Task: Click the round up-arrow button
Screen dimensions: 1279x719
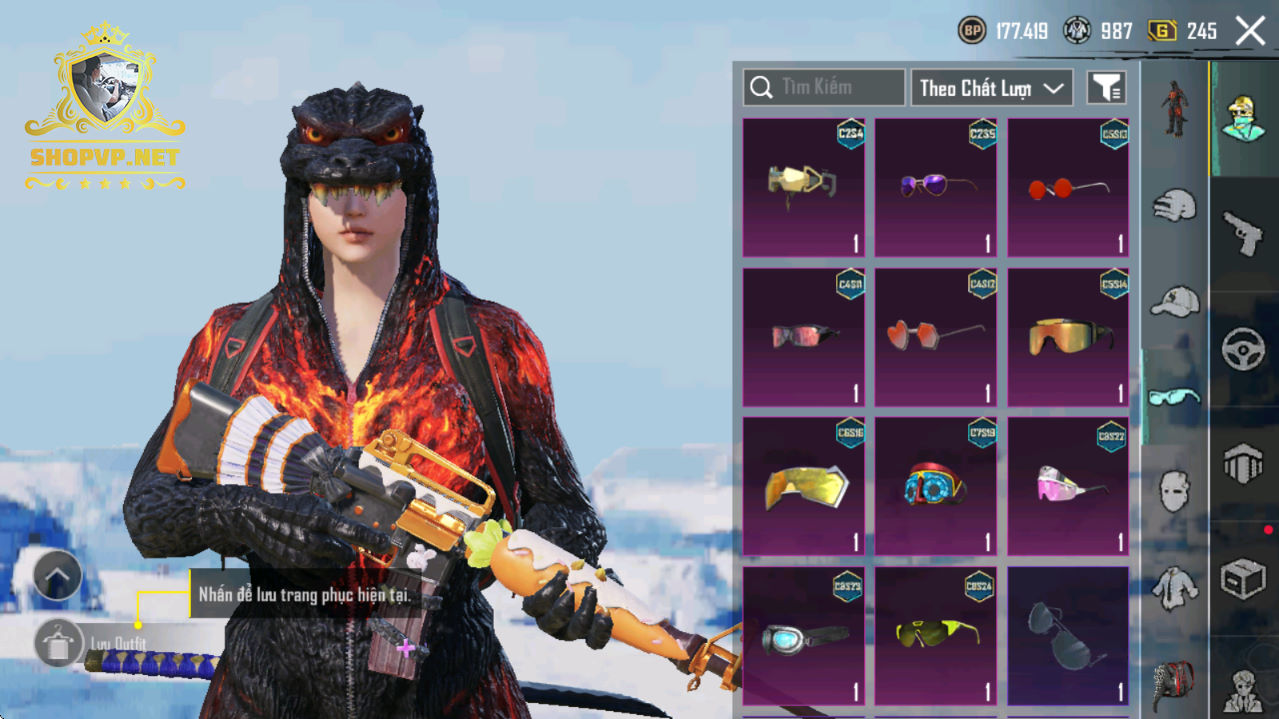Action: (57, 575)
